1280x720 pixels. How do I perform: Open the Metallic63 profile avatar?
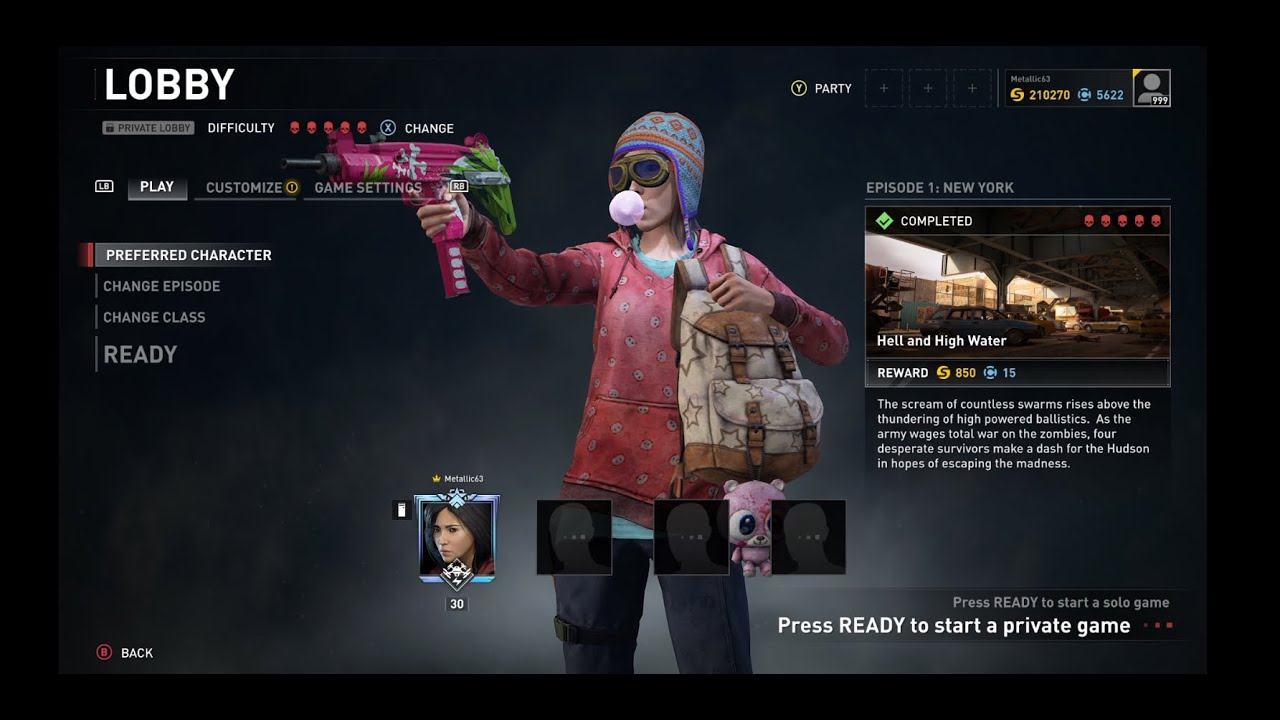click(x=1151, y=88)
